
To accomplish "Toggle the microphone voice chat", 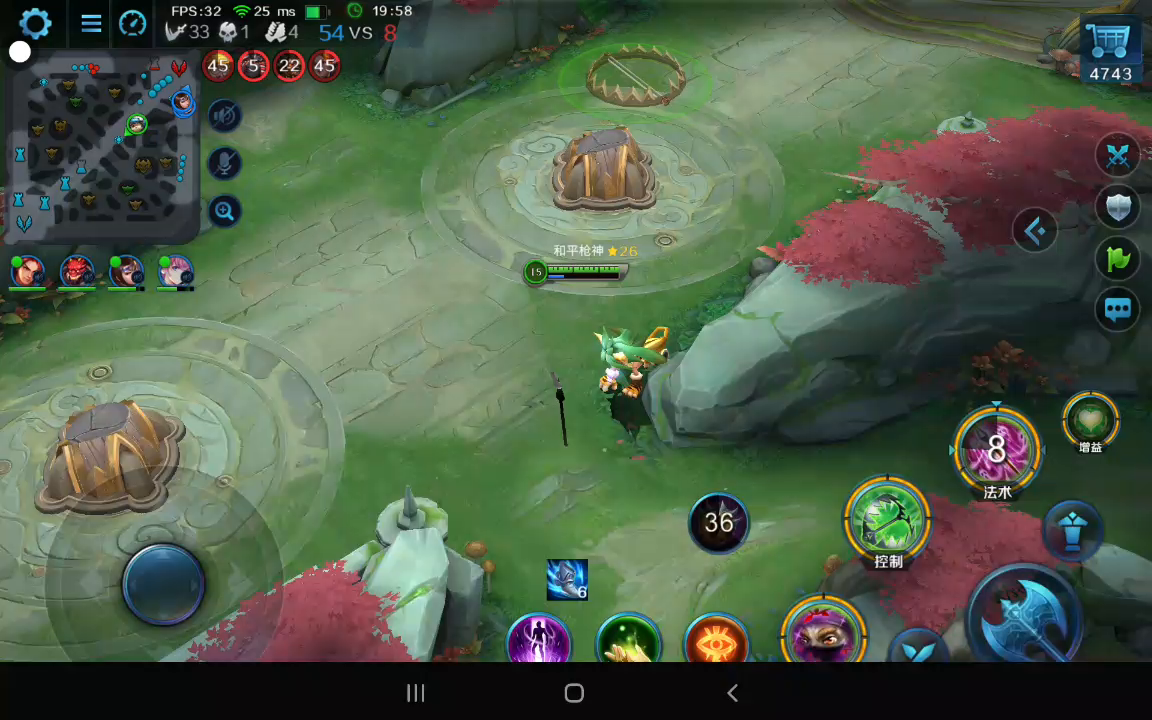I will coord(225,163).
